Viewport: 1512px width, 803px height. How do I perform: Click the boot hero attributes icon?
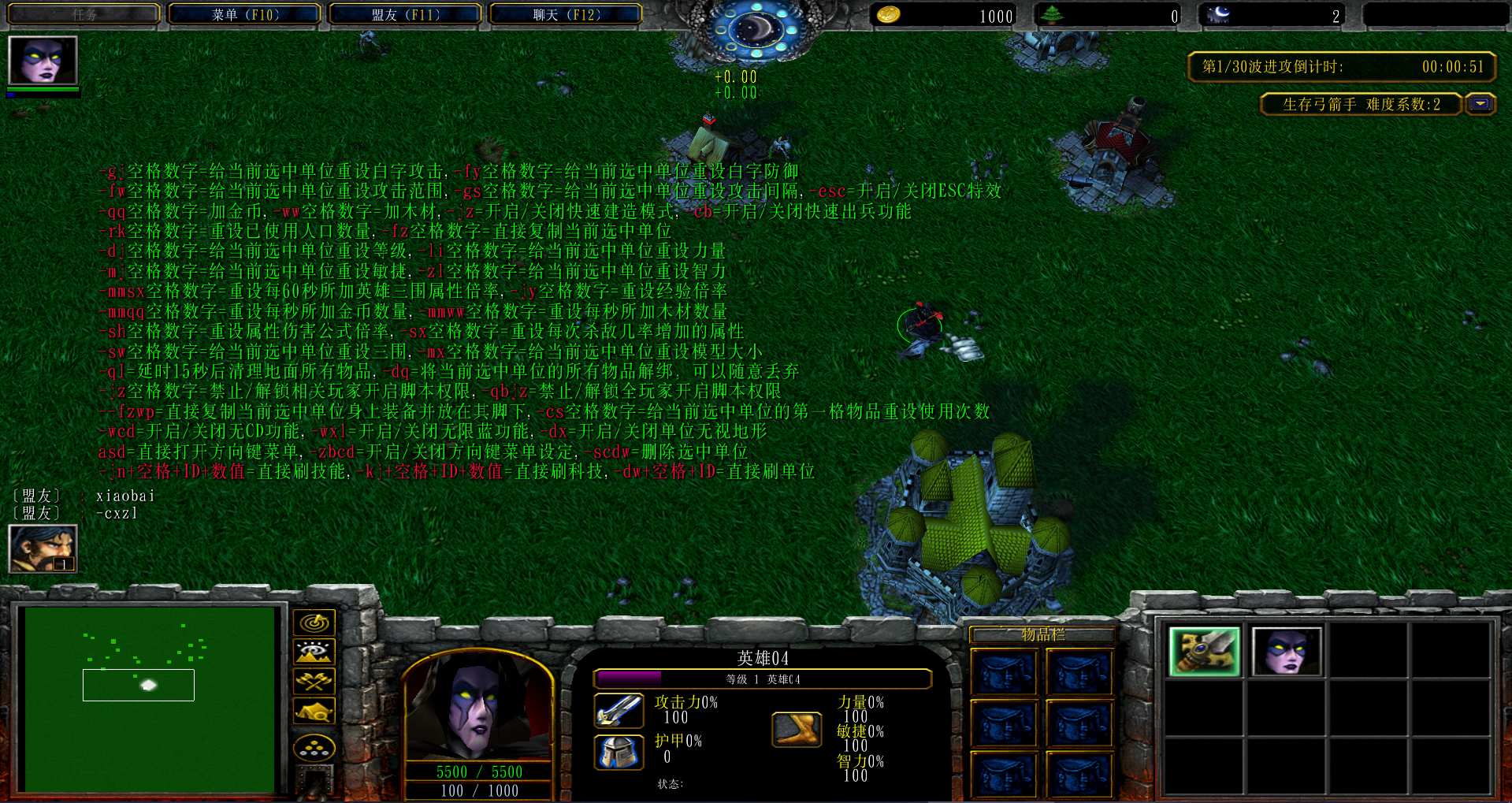click(796, 729)
